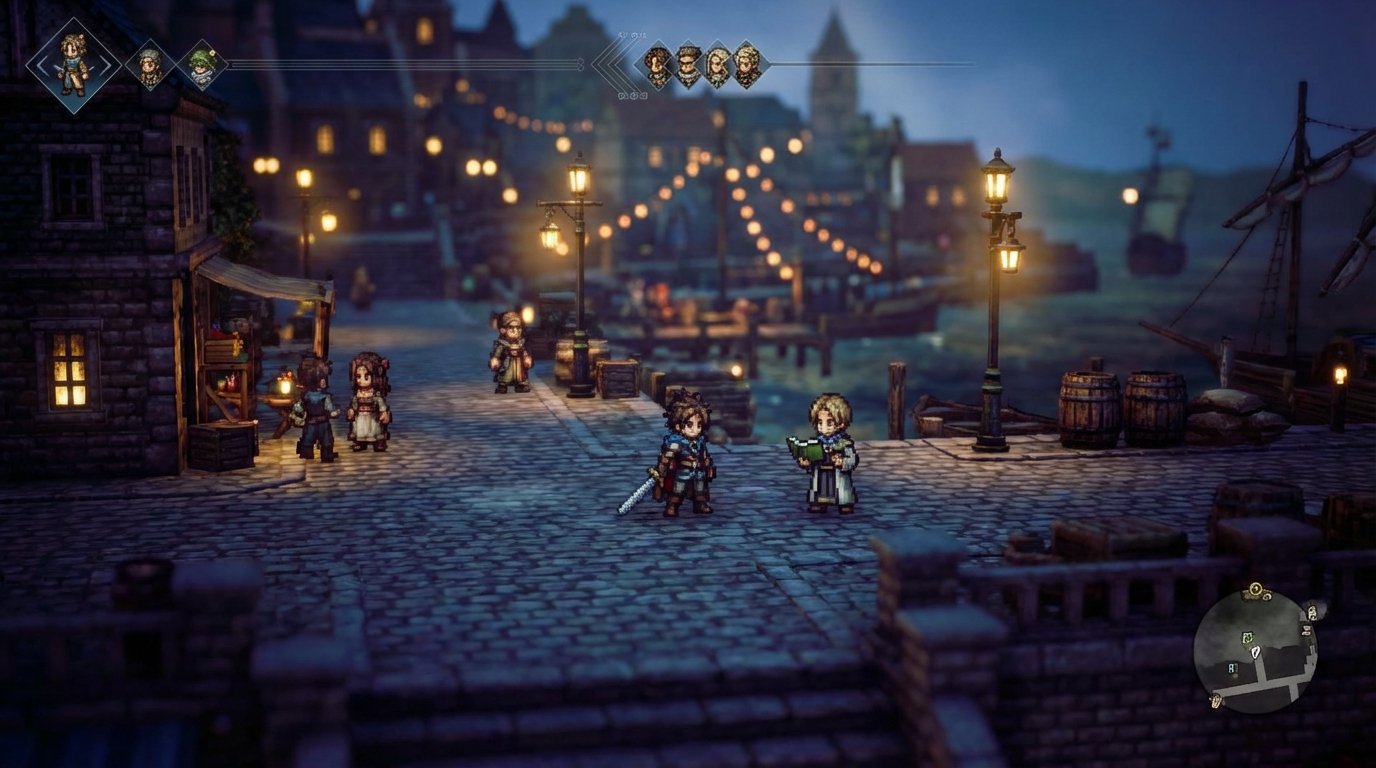This screenshot has width=1376, height=768.
Task: Select the rightmost standby party member portrait
Action: point(747,62)
